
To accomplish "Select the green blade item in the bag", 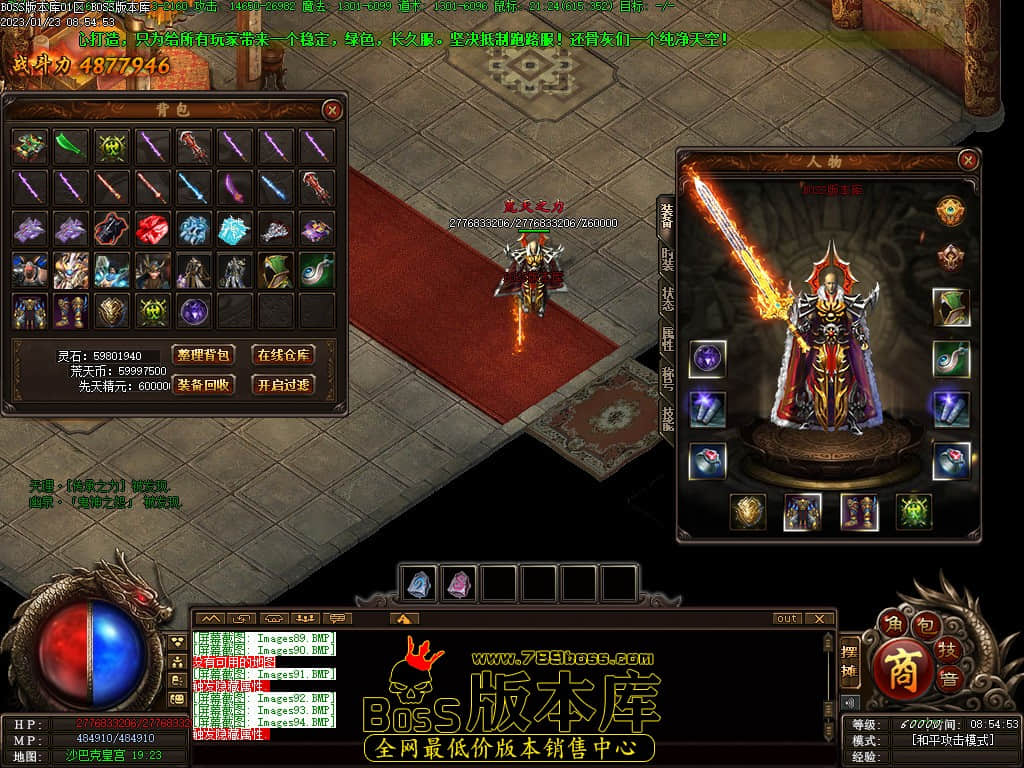I will coord(71,146).
